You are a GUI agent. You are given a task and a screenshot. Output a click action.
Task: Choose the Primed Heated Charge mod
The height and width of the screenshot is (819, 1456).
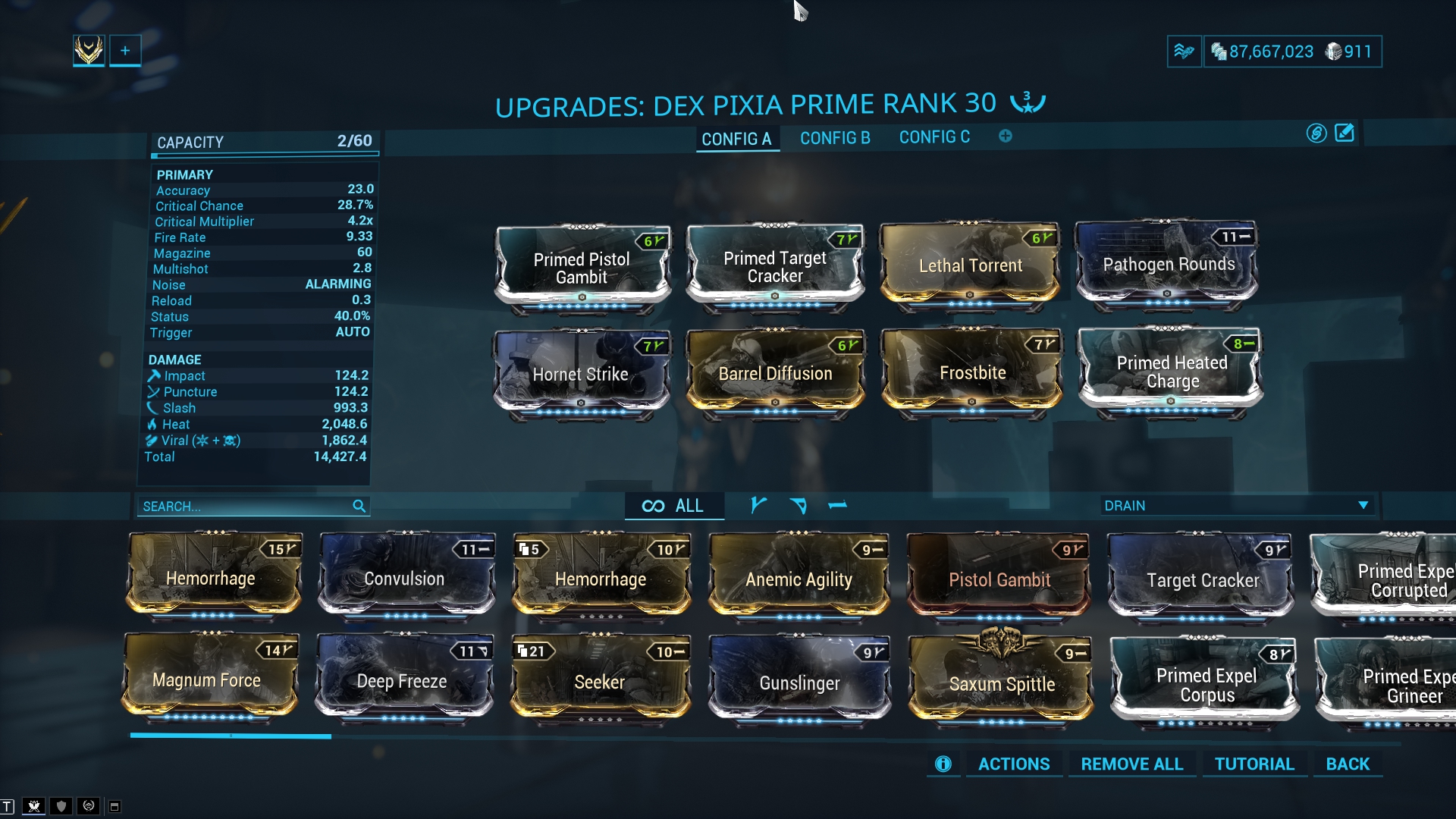[x=1171, y=372]
